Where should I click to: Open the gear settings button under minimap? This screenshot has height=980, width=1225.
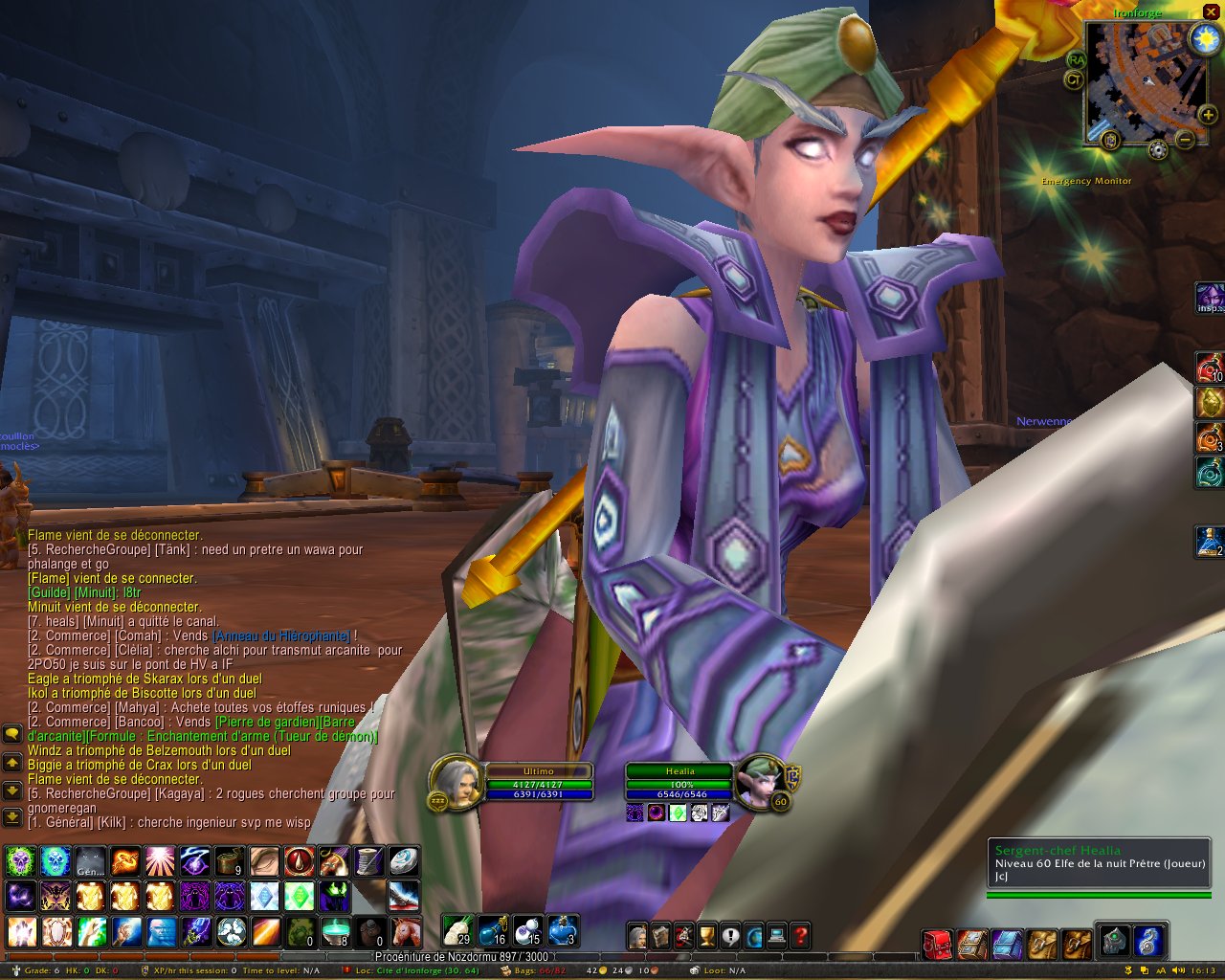point(1158,149)
